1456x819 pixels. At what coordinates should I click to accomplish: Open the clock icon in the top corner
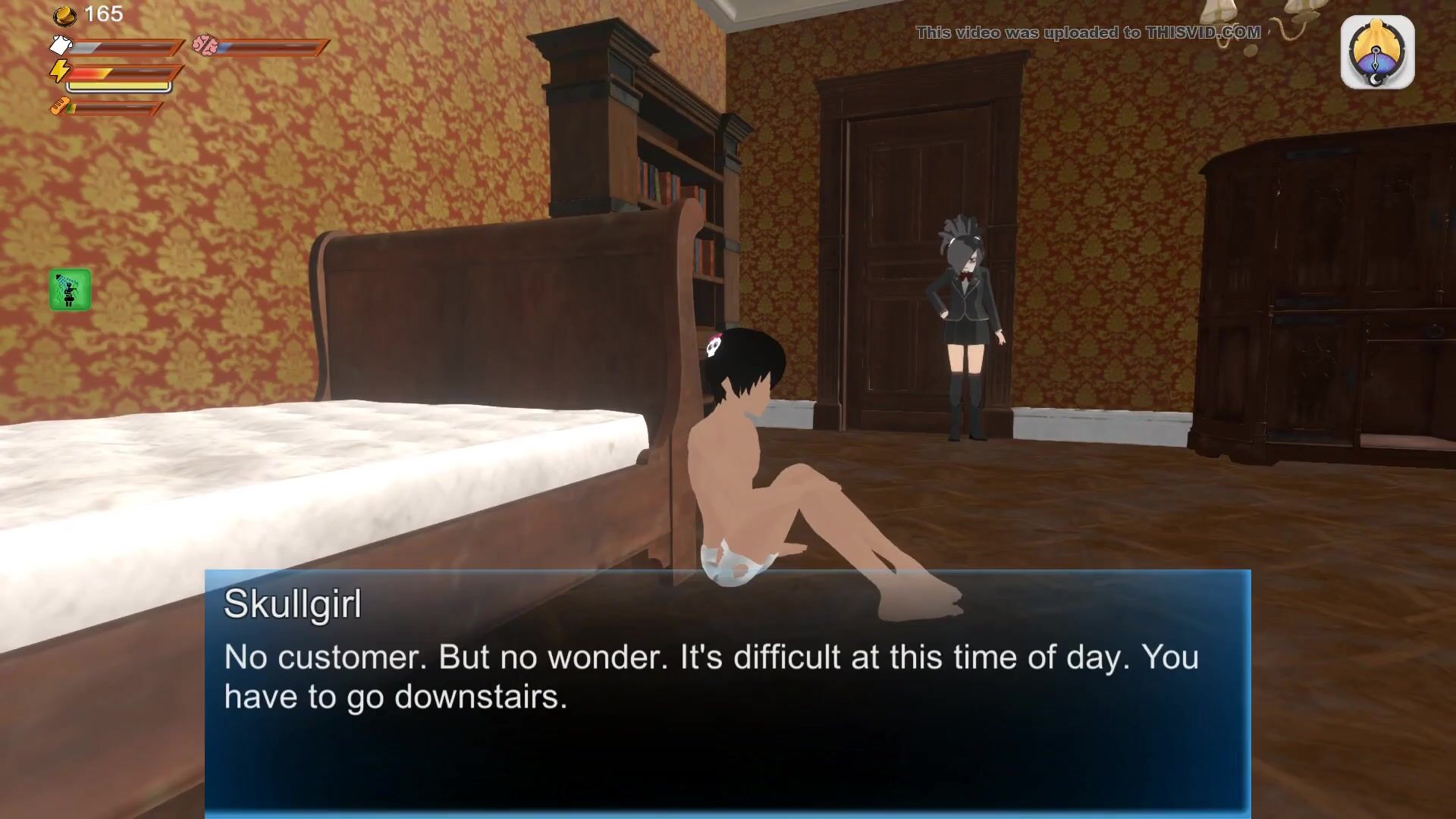1376,53
